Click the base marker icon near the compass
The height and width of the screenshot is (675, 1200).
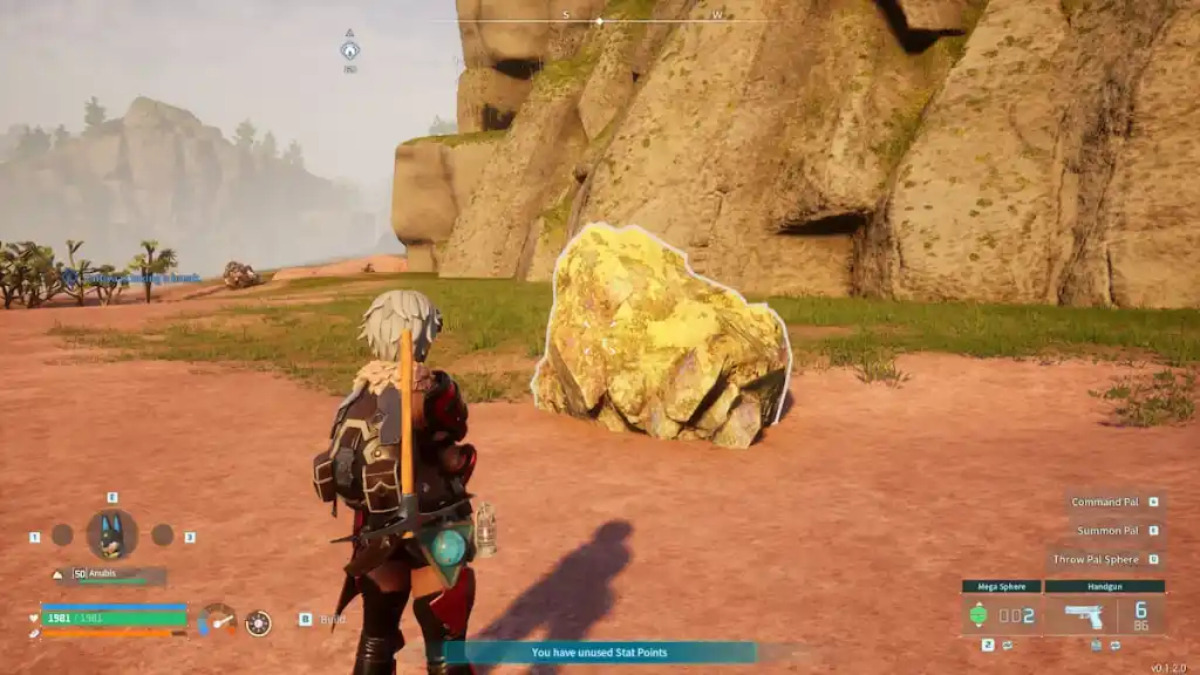(x=349, y=50)
